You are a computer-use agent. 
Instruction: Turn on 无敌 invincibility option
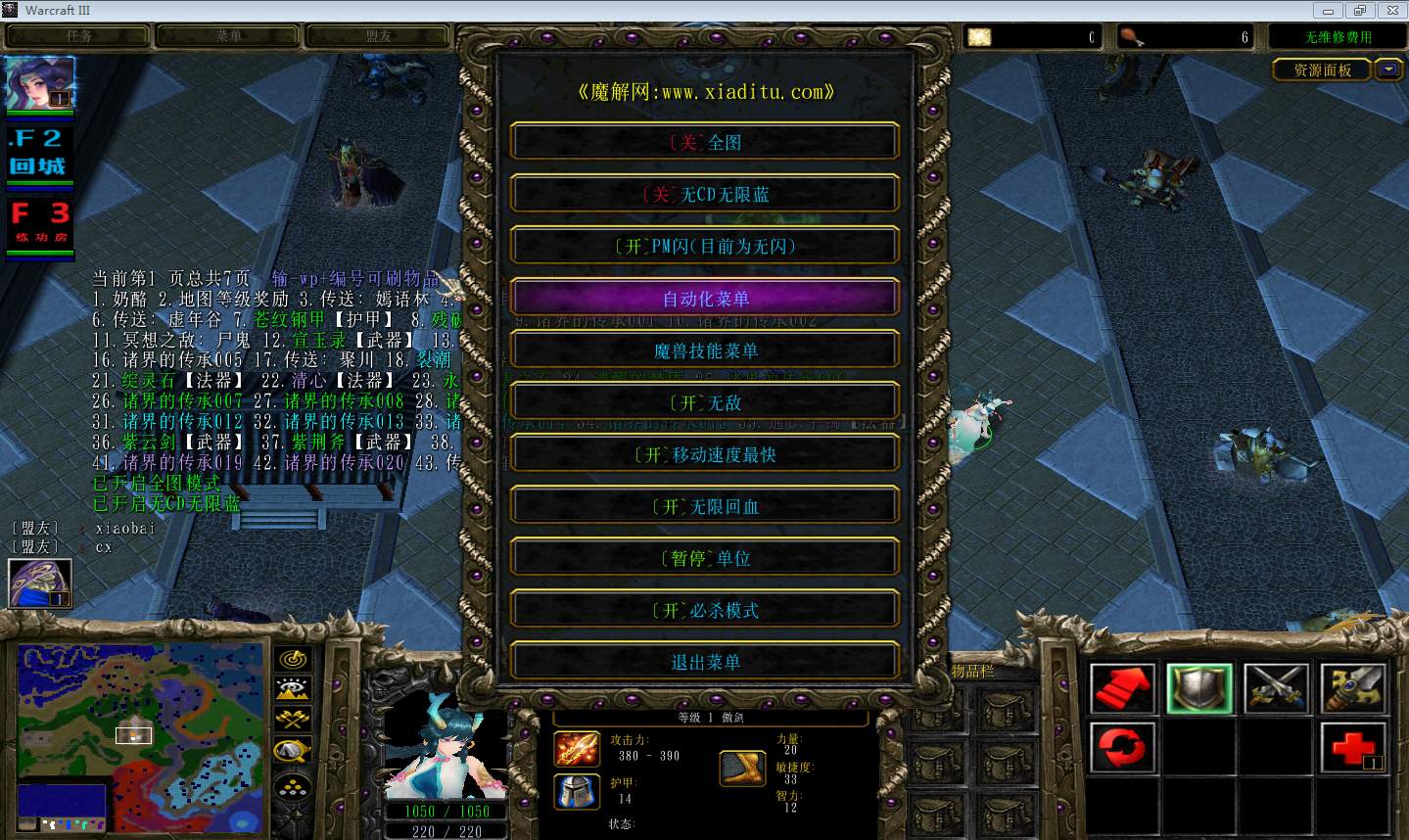click(704, 402)
